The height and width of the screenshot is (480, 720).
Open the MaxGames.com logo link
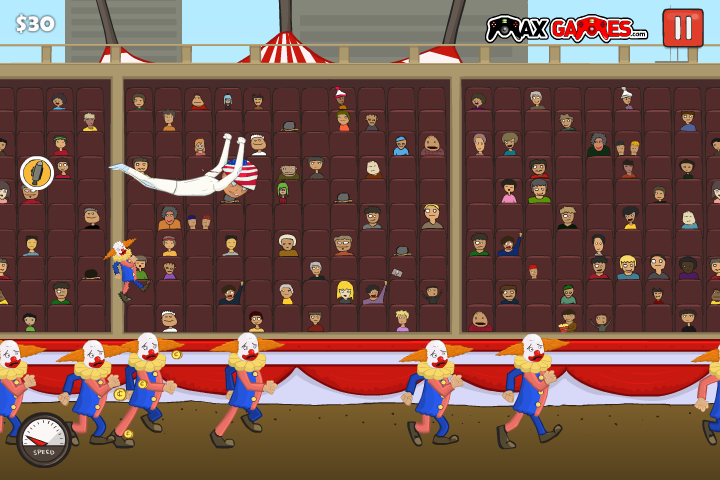point(566,29)
